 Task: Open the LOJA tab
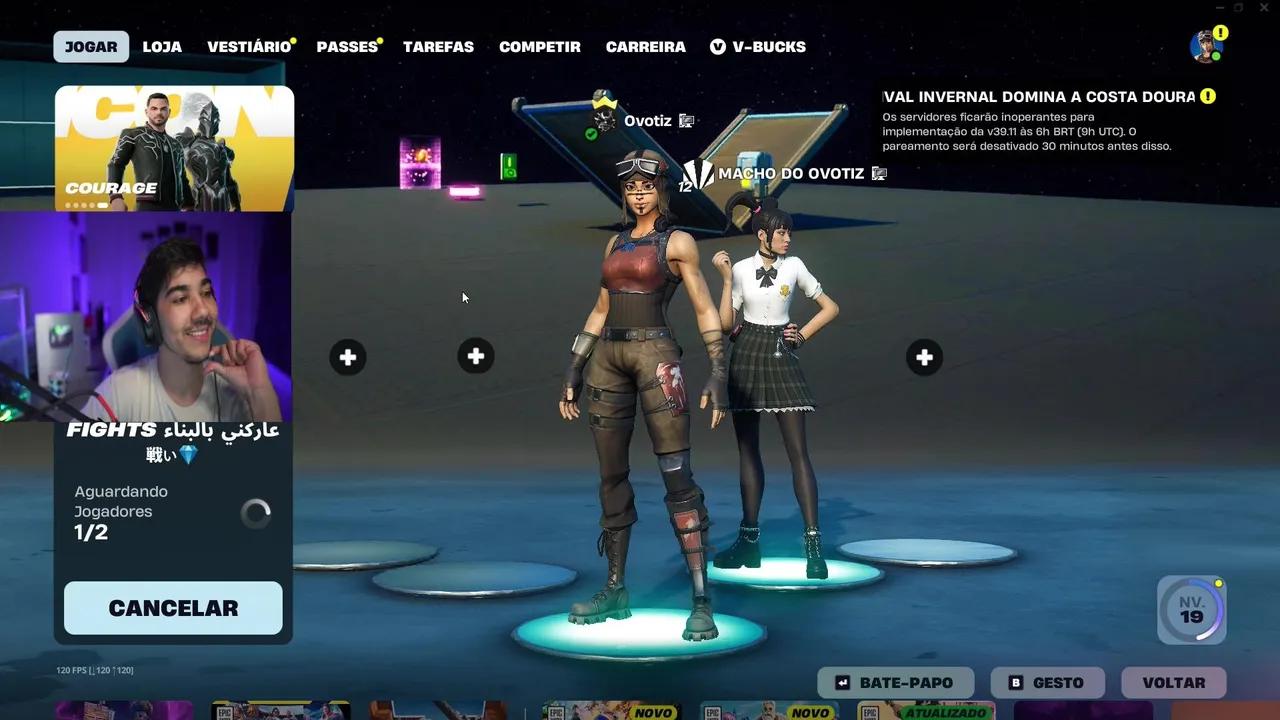[x=162, y=46]
